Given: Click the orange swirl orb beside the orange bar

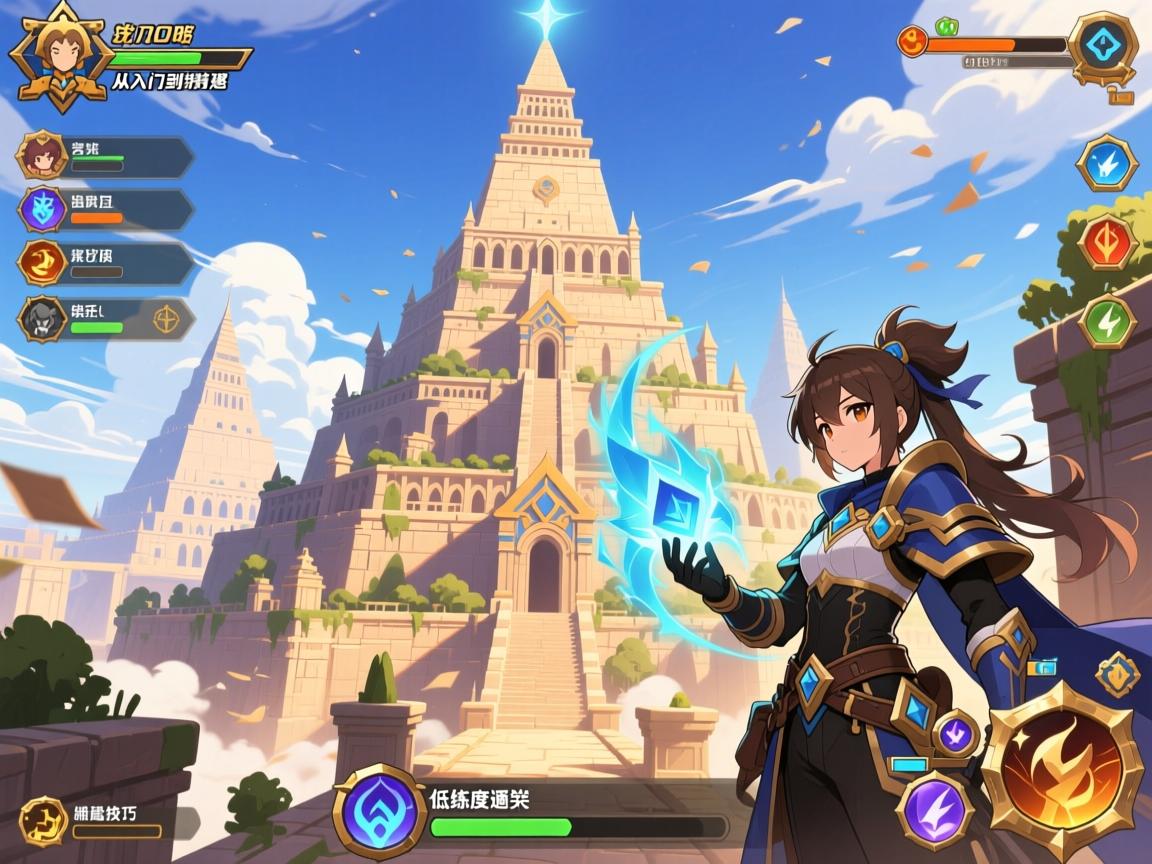Looking at the screenshot, I should click(x=912, y=42).
